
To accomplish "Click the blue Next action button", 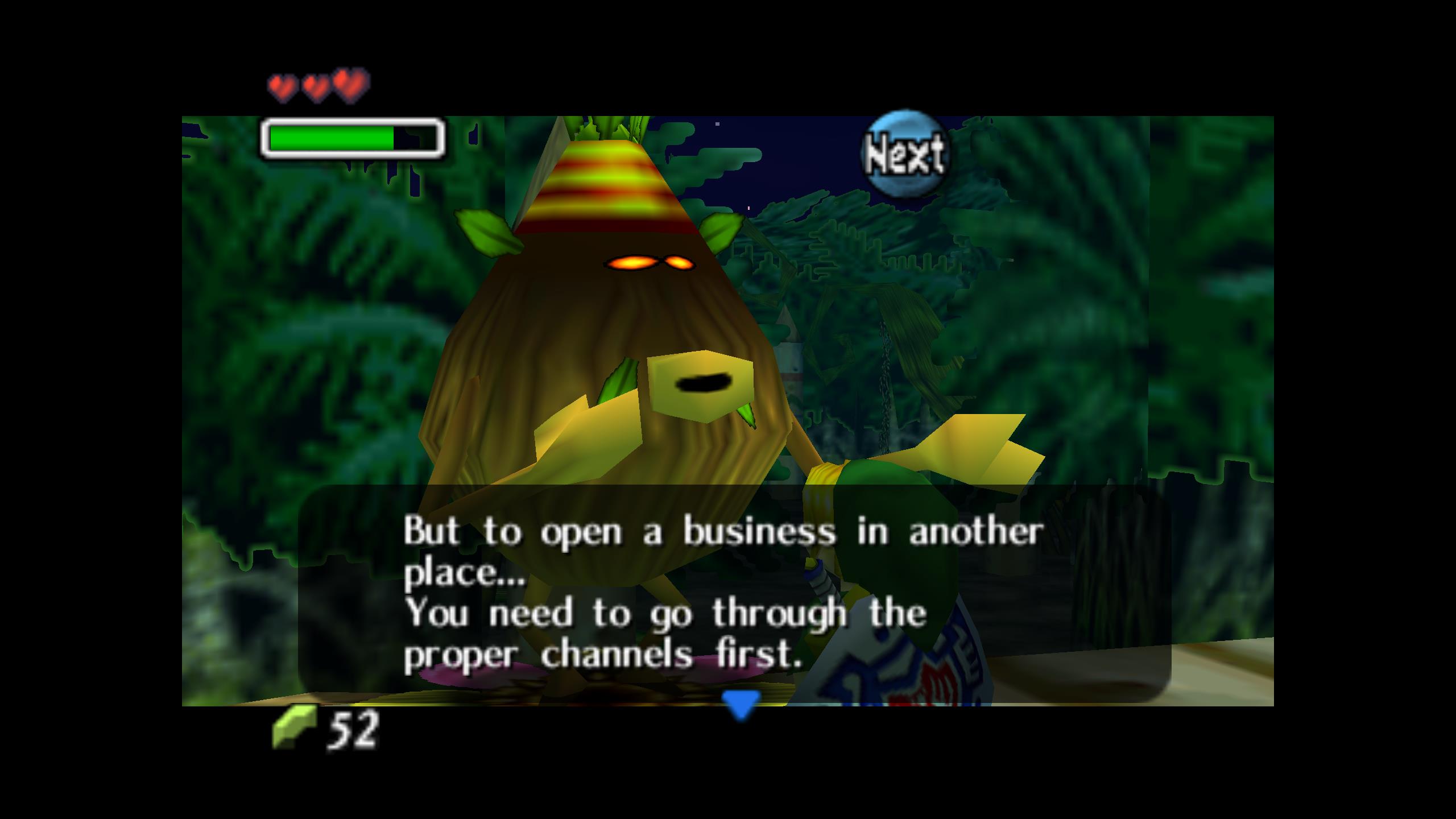I will point(905,154).
